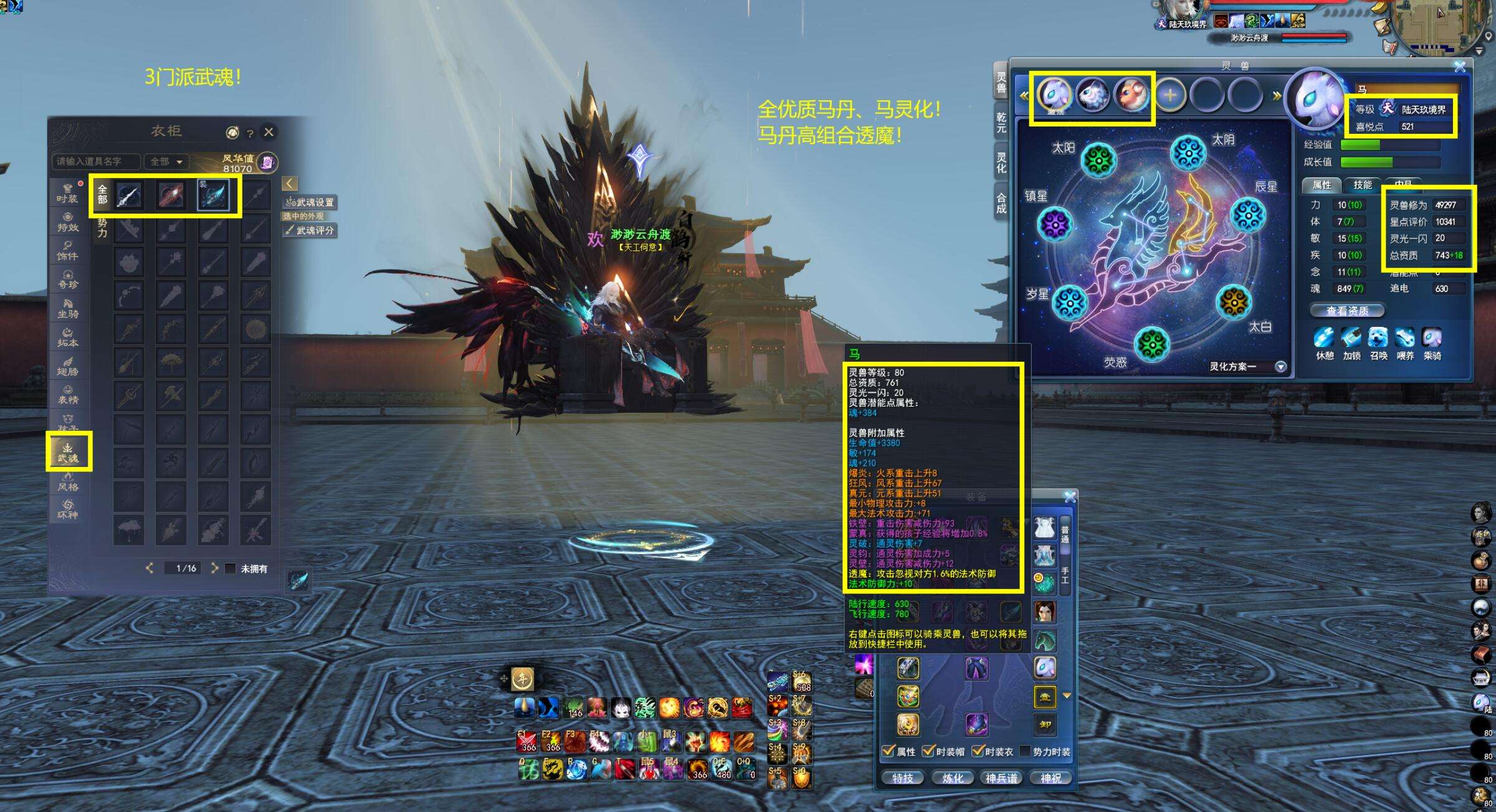Switch to the 技能 tab in 灵兽 panel
This screenshot has height=812, width=1496.
click(1362, 185)
